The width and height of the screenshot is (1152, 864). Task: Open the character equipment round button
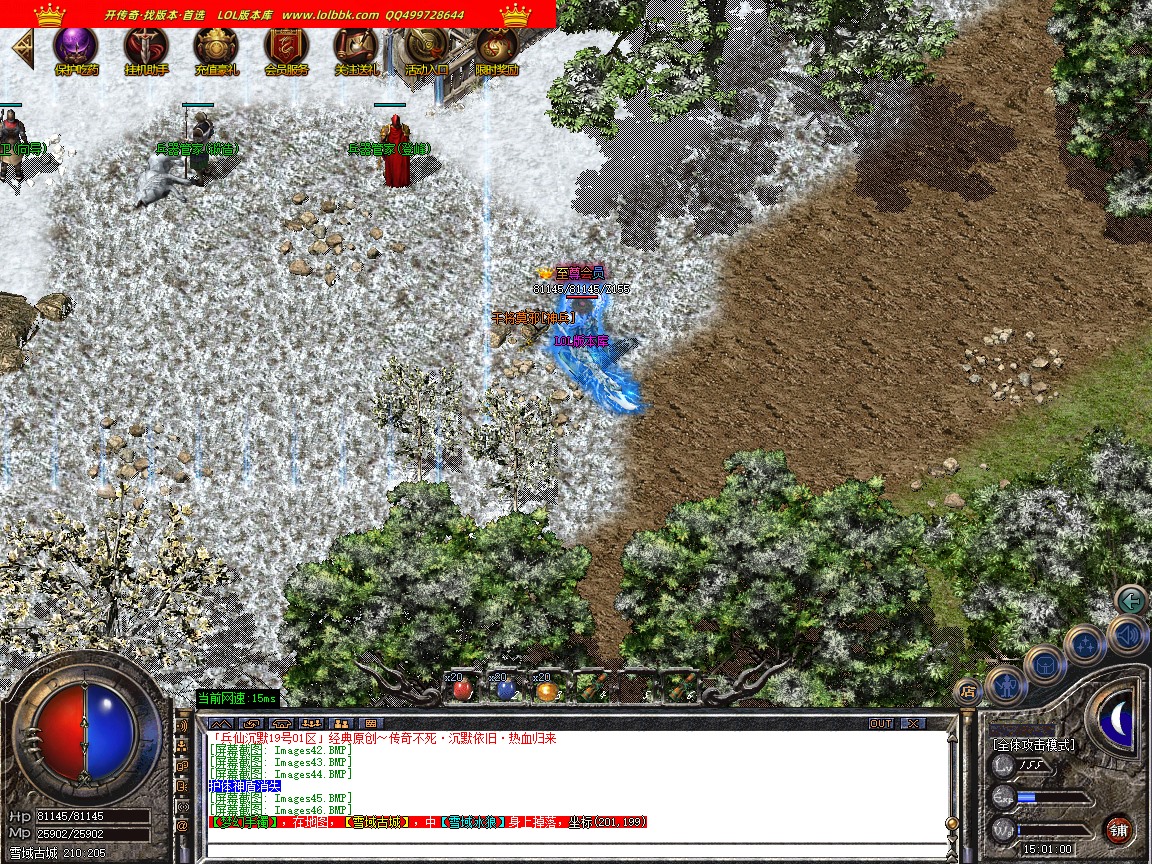tap(1005, 686)
